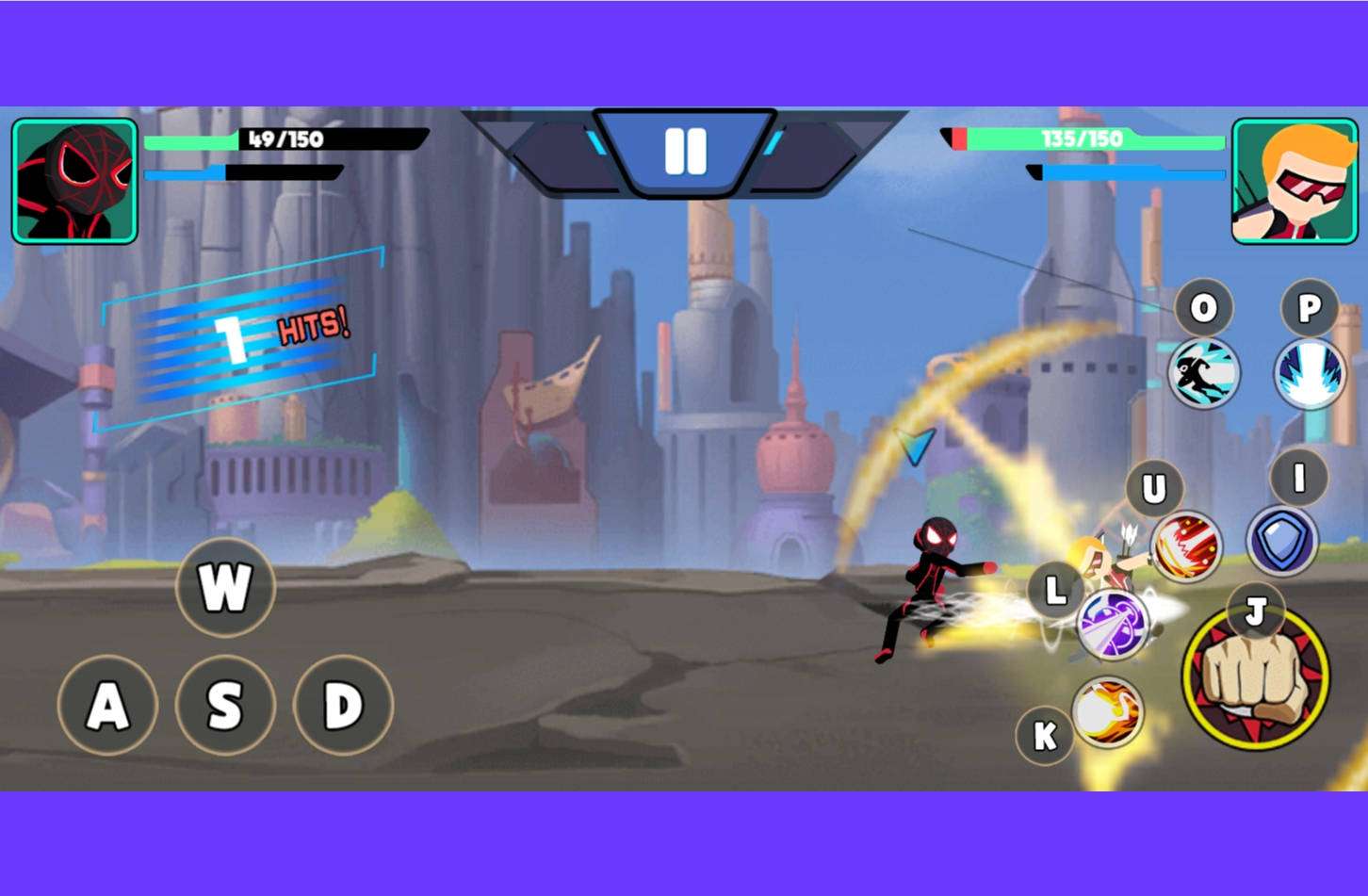Screen dimensions: 1368x896
Task: Cast the red slash skill
Action: click(x=1185, y=547)
